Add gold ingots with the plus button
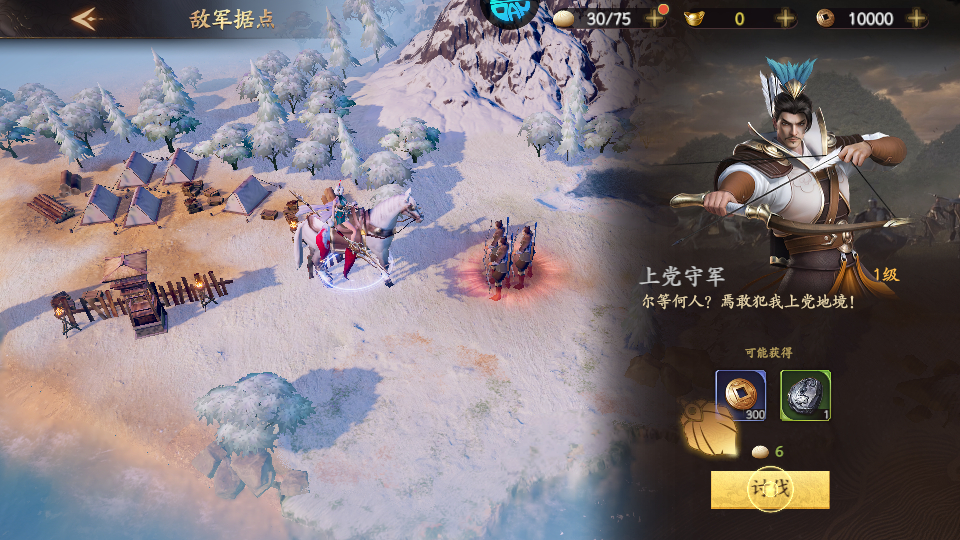Image resolution: width=960 pixels, height=540 pixels. point(786,18)
